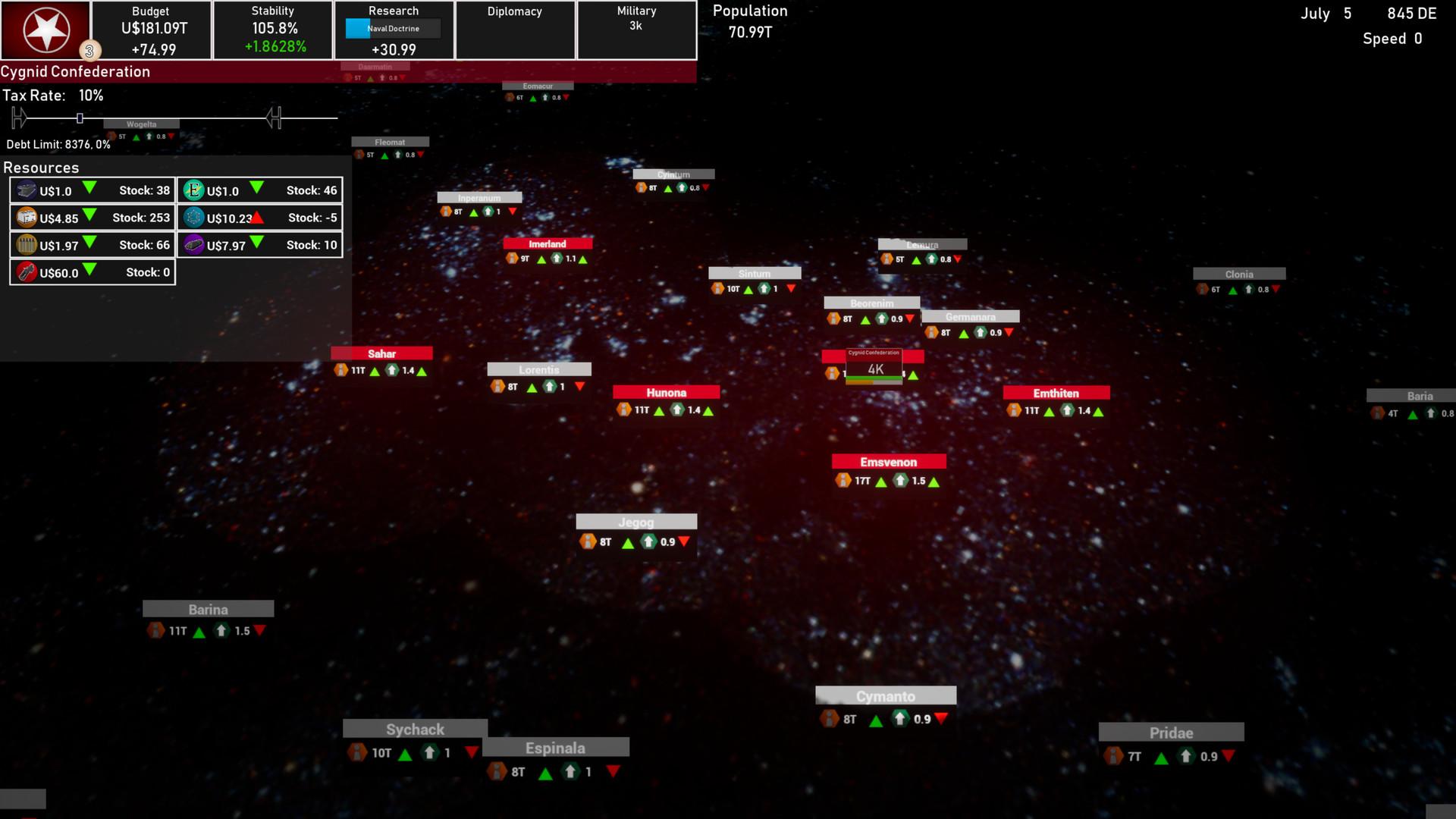
Task: Select the resource row with stock 253
Action: point(93,218)
